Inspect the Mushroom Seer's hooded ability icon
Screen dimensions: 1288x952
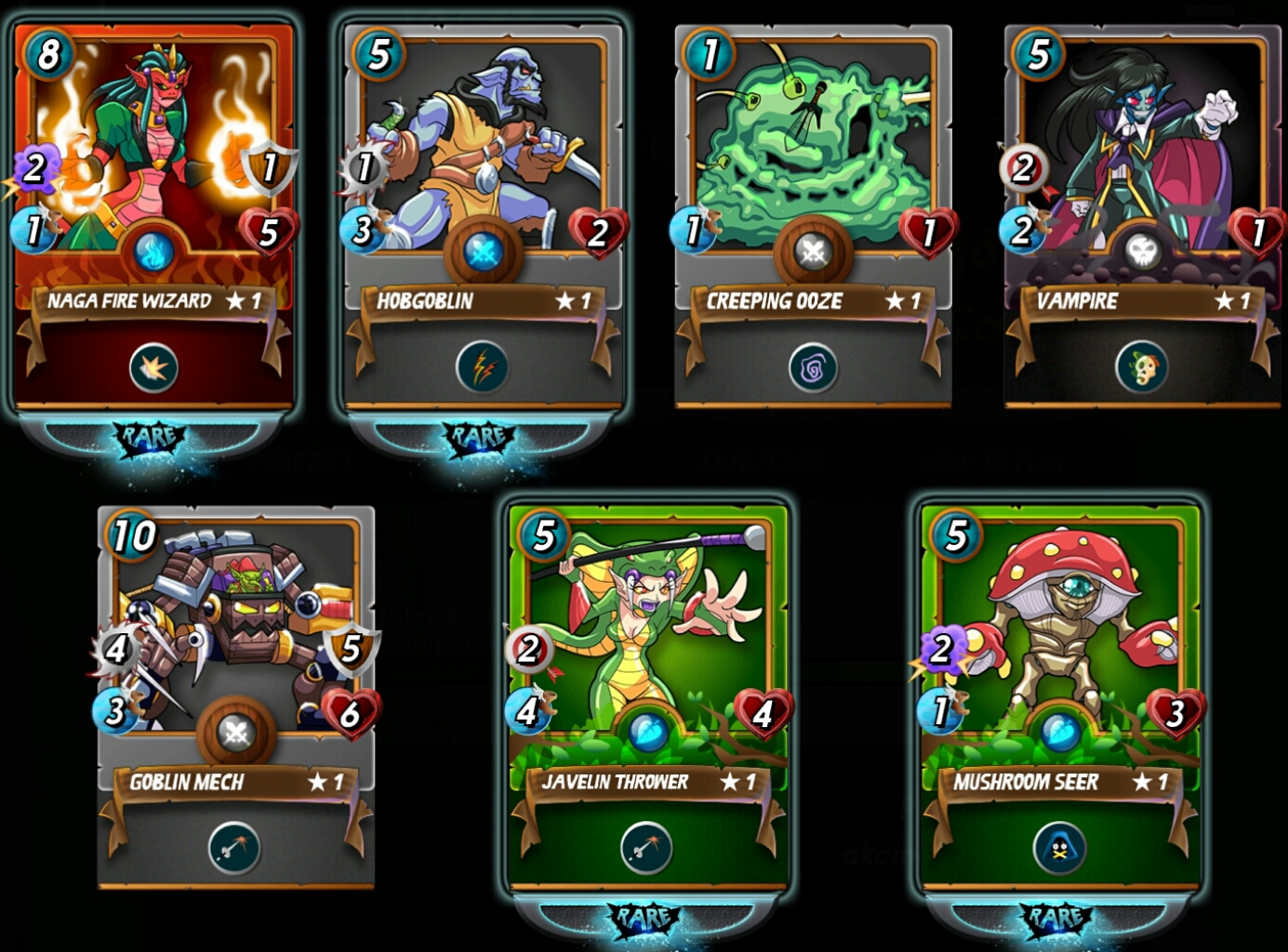click(1059, 848)
